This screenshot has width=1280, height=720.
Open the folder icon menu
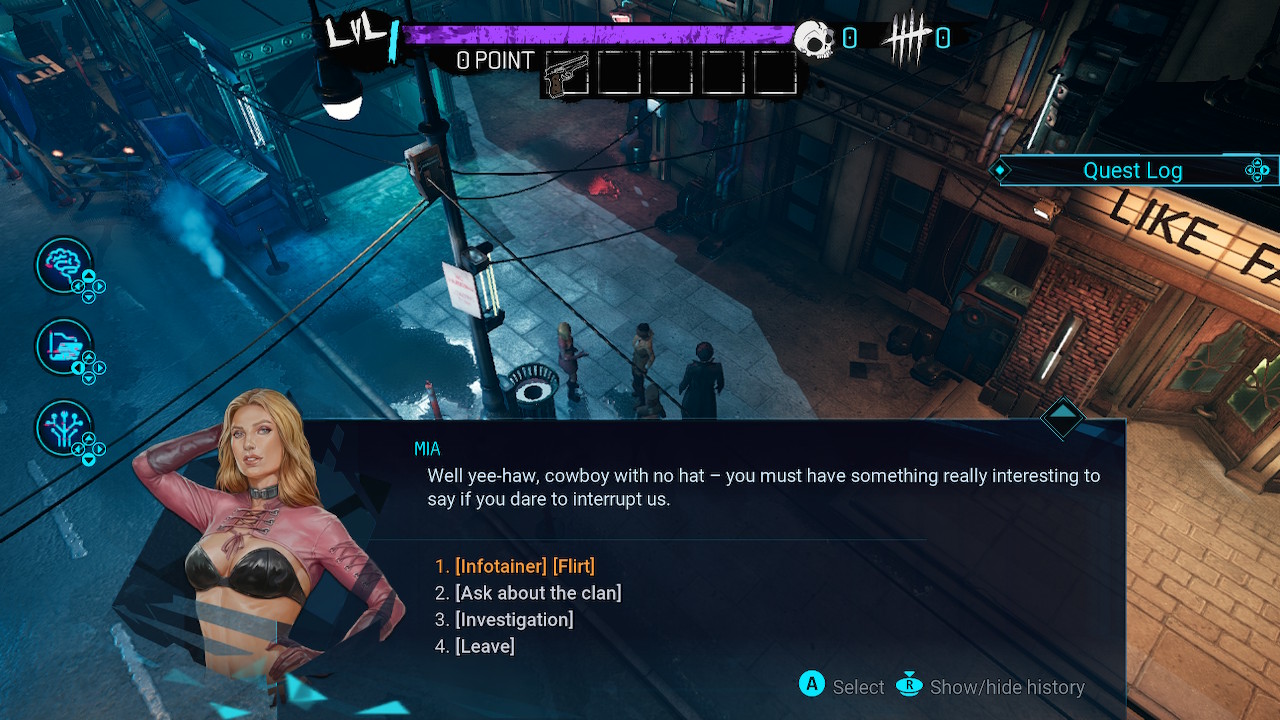click(64, 347)
